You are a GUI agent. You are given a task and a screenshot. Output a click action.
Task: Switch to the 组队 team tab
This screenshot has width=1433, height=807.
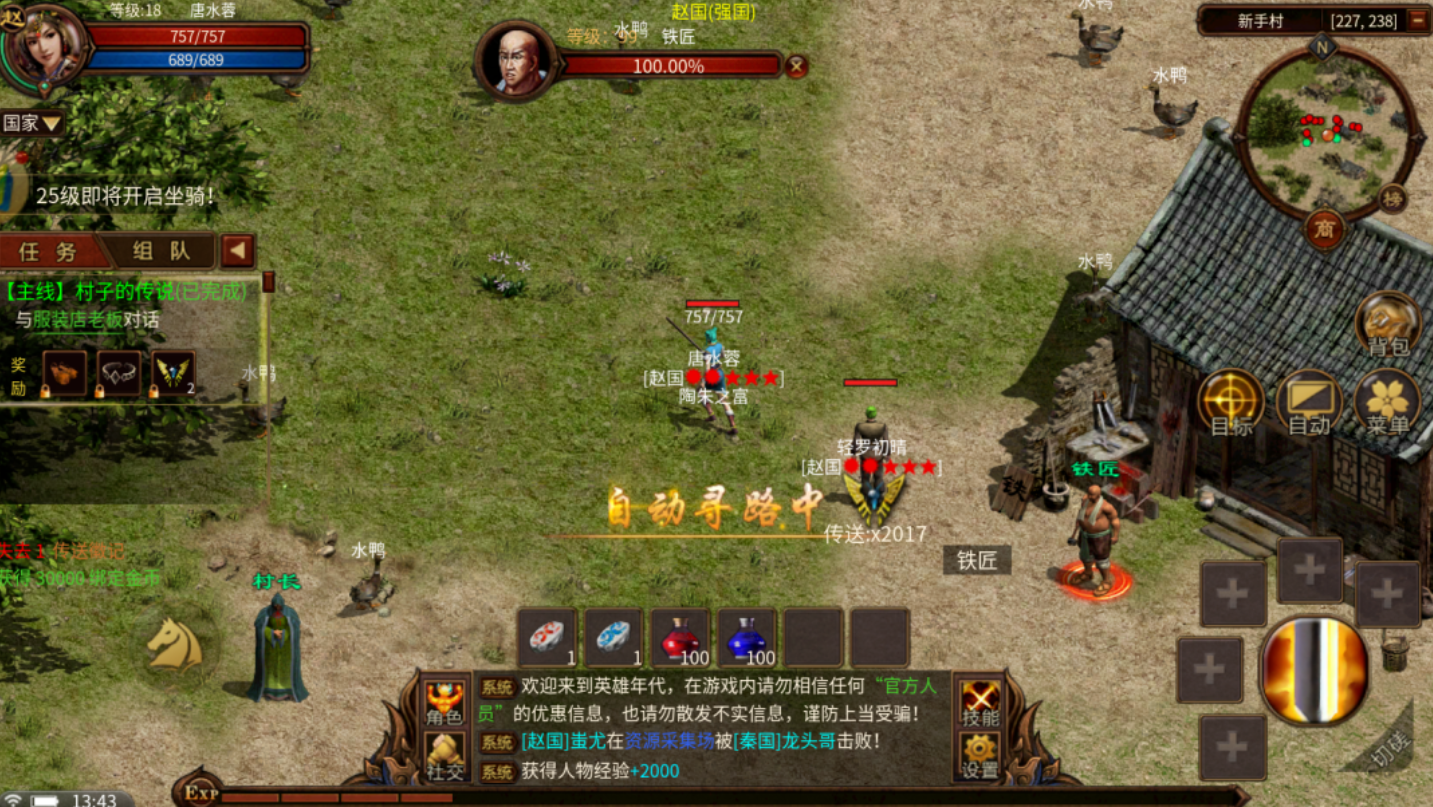click(162, 250)
